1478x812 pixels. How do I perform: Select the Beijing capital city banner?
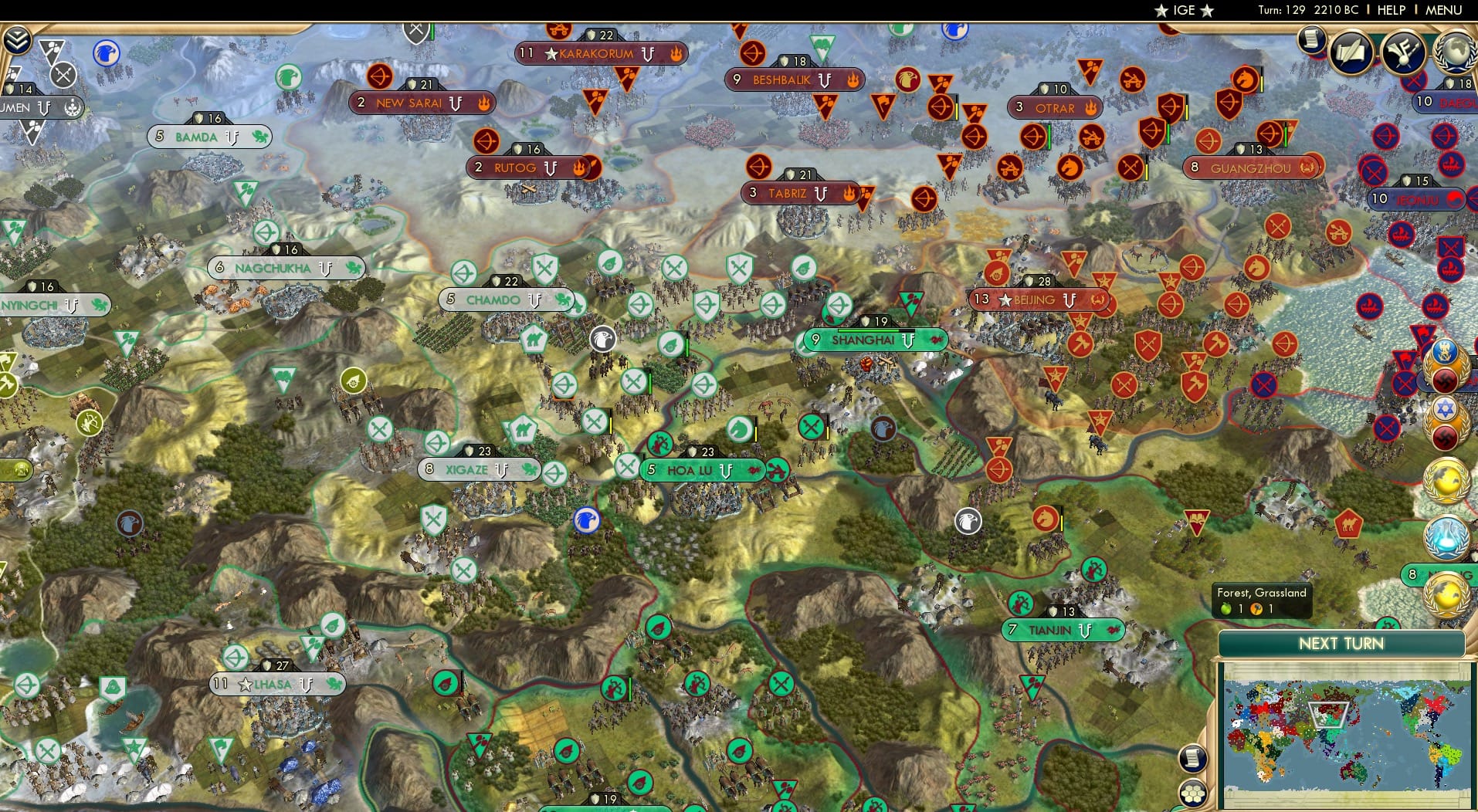pyautogui.click(x=1039, y=300)
